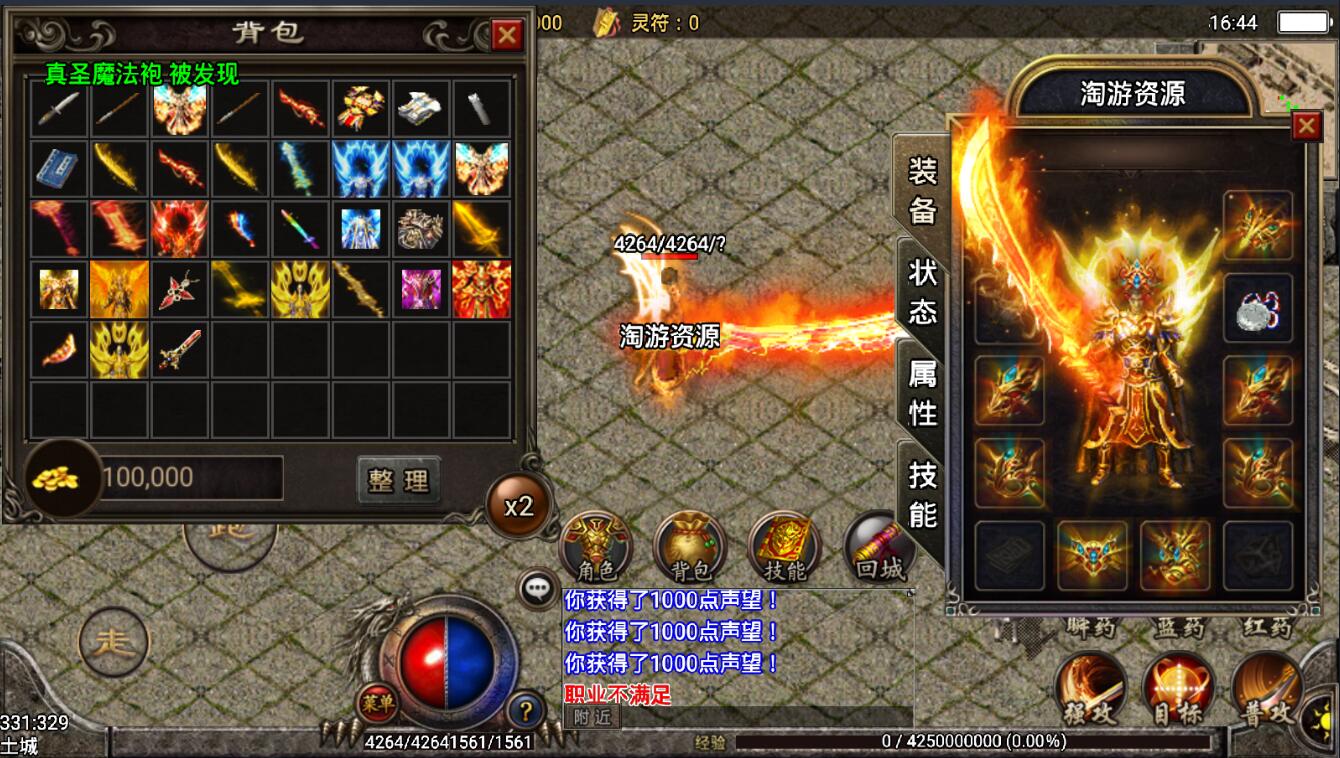Open the chat speech bubble button
1340x758 pixels.
click(x=538, y=589)
